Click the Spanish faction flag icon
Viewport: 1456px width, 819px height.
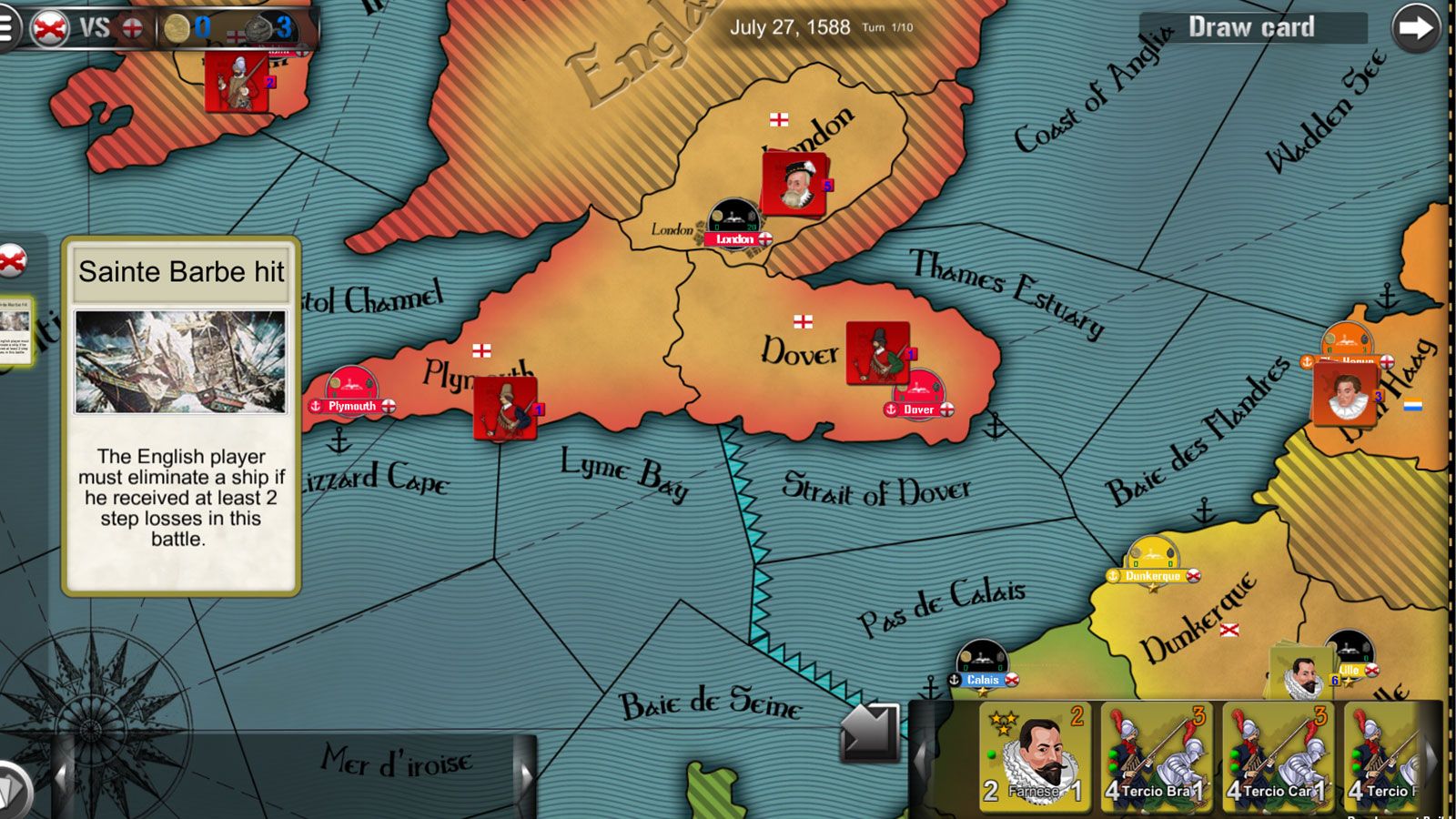[49, 28]
